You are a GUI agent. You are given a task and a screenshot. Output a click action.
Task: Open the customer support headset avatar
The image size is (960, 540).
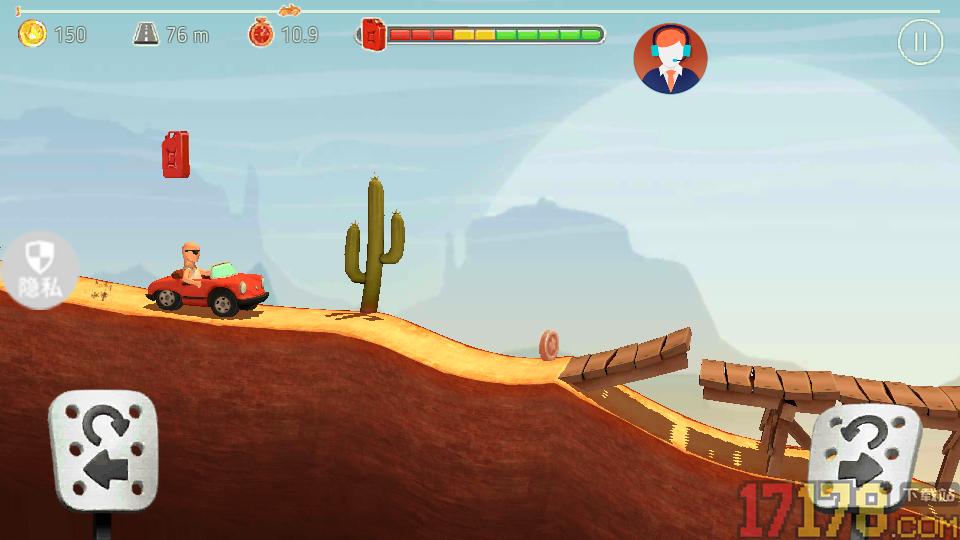point(670,58)
